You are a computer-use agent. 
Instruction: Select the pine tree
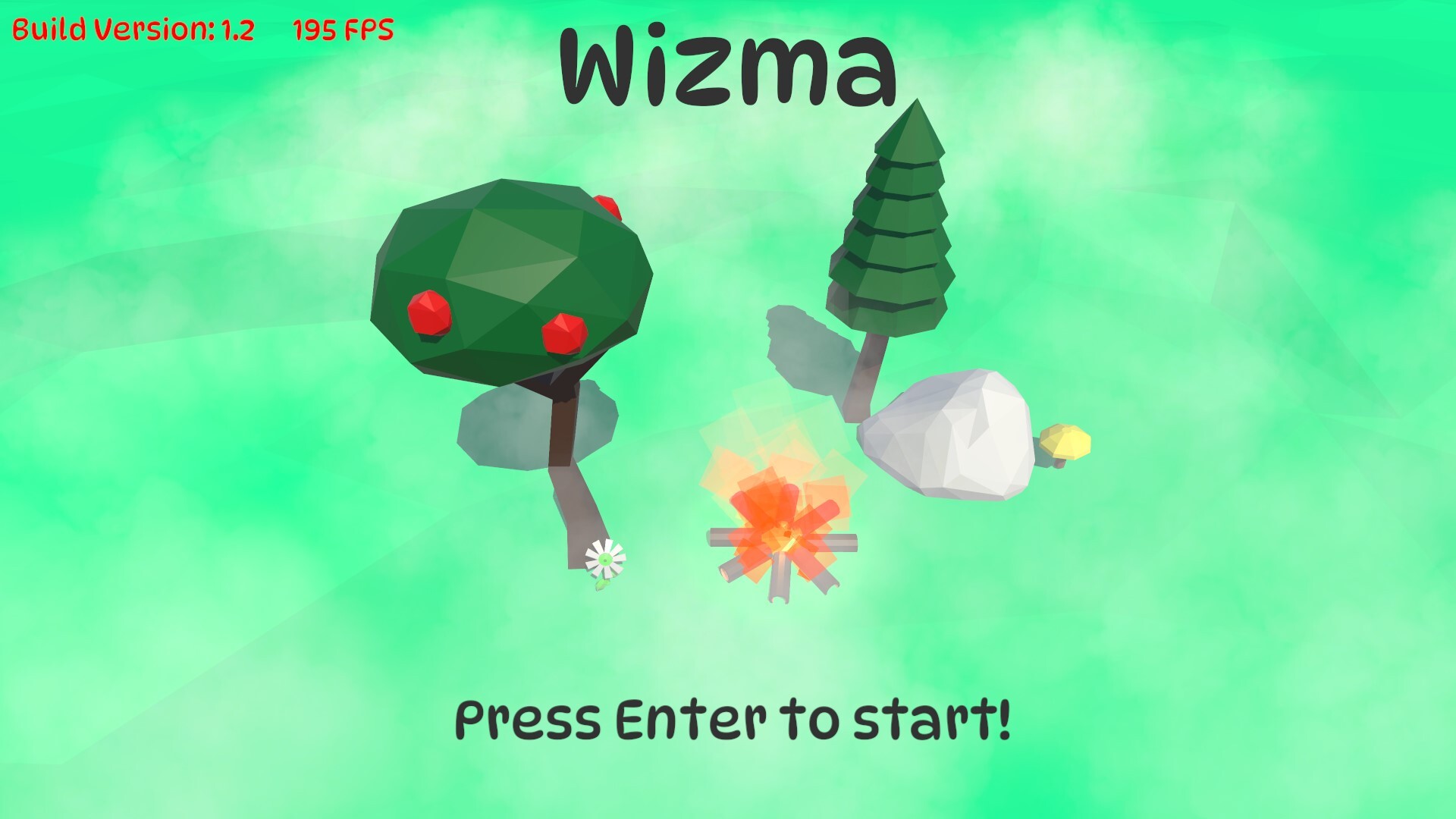point(895,227)
